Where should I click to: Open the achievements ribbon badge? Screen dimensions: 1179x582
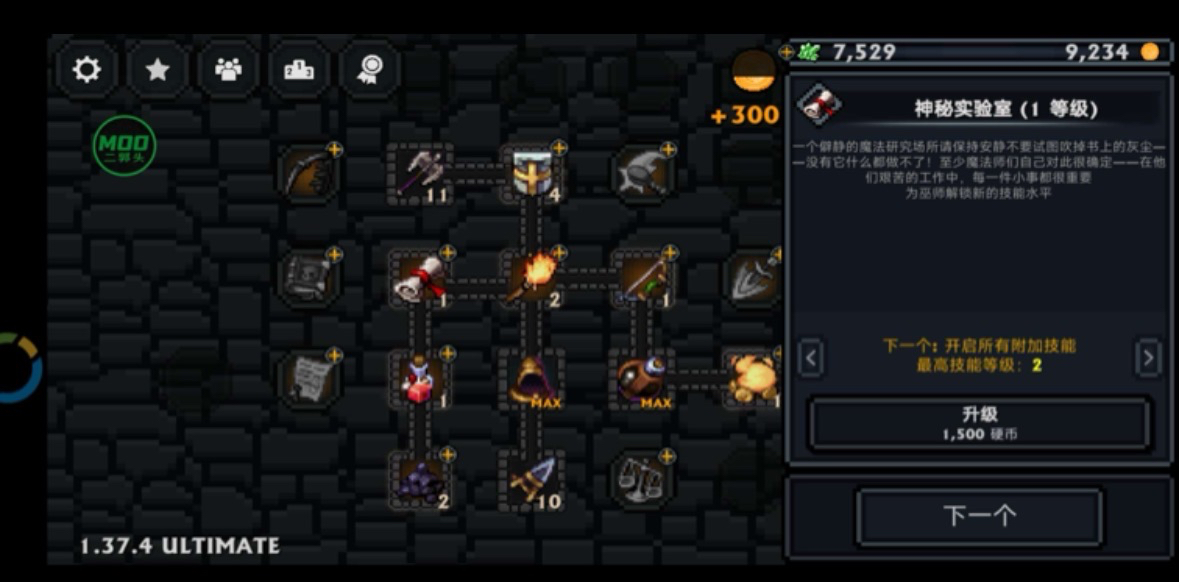point(370,69)
